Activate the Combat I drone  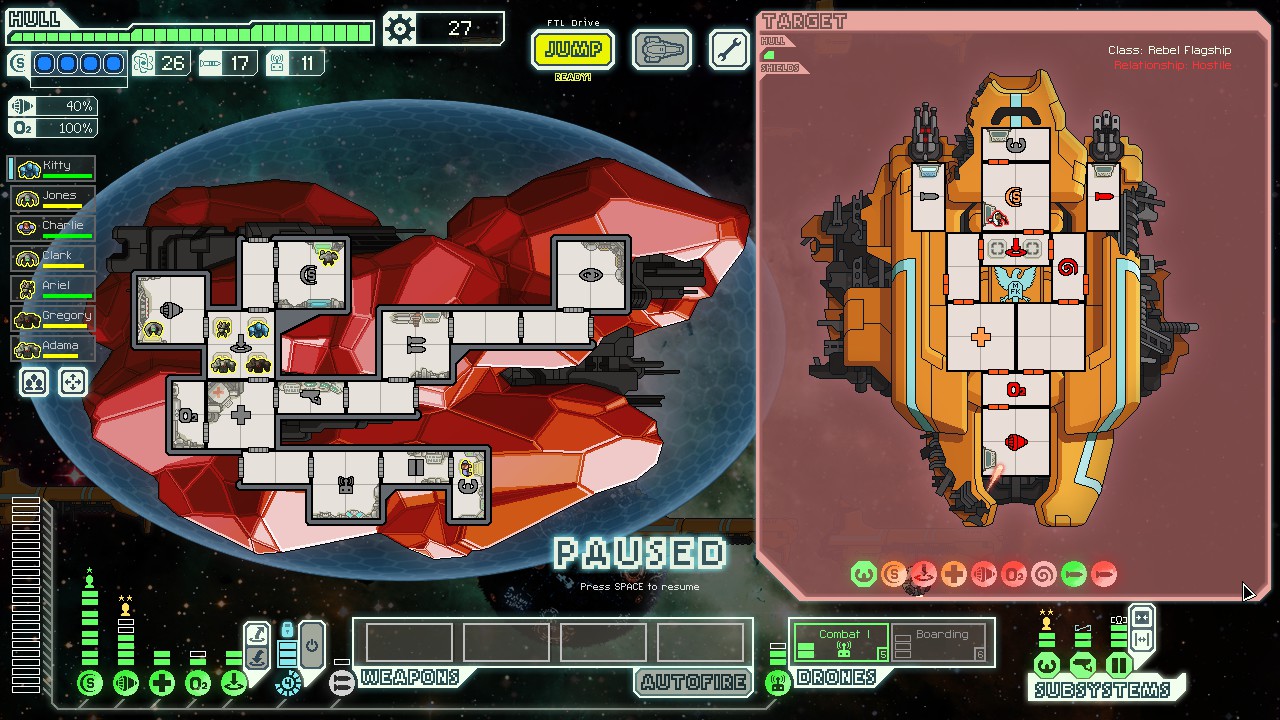point(840,643)
